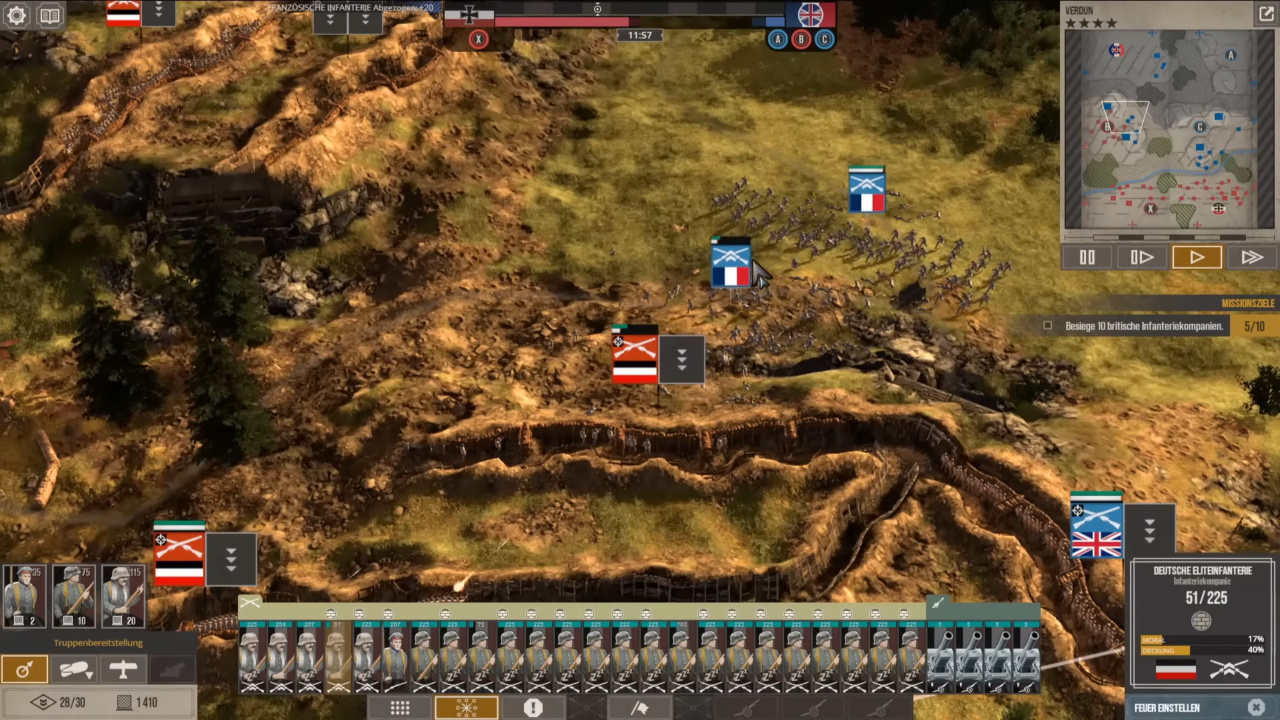The height and width of the screenshot is (720, 1280).
Task: Deploy the 75-cost infantry unit card
Action: pyautogui.click(x=73, y=596)
